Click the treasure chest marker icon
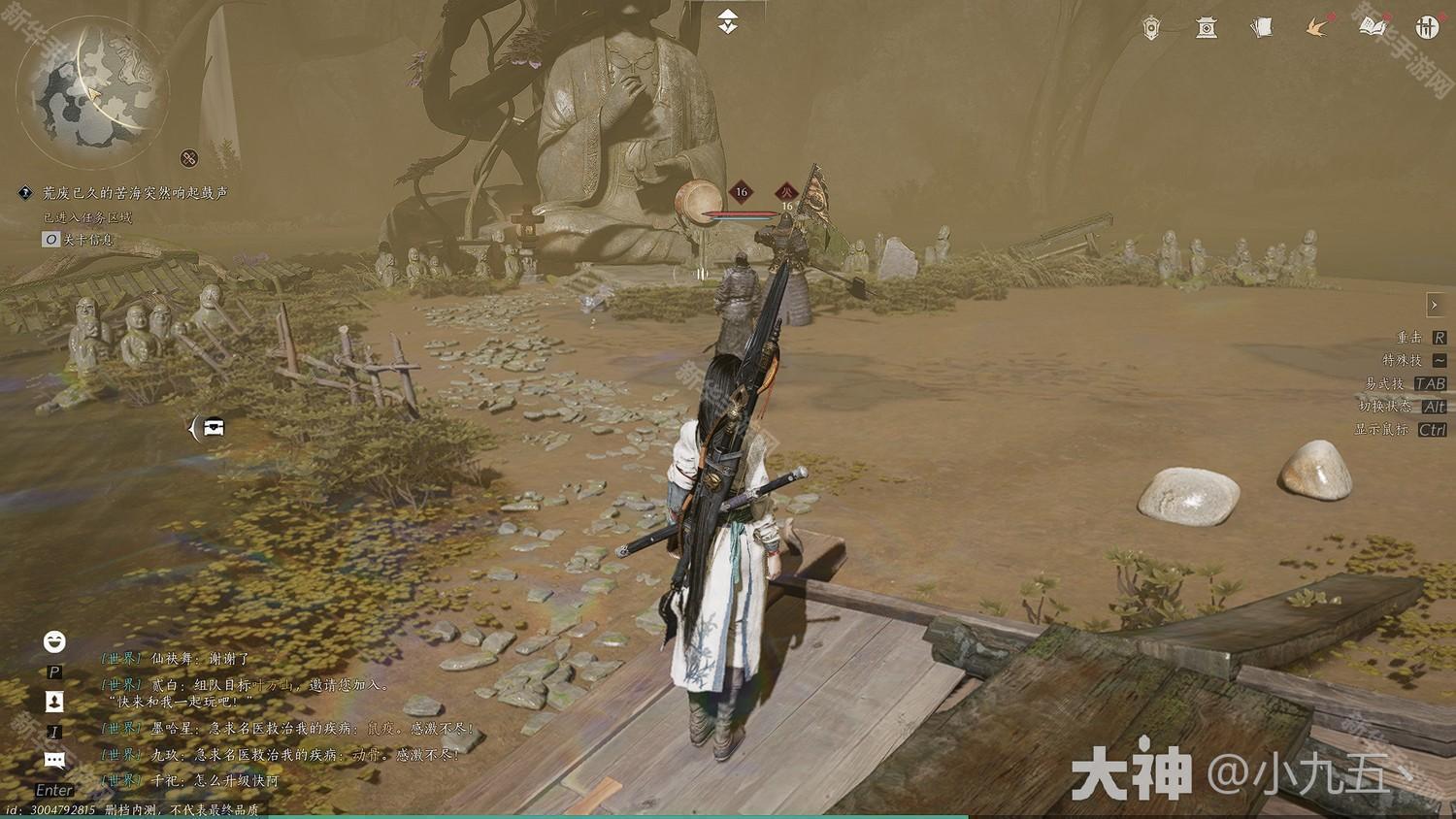1456x819 pixels. (214, 427)
